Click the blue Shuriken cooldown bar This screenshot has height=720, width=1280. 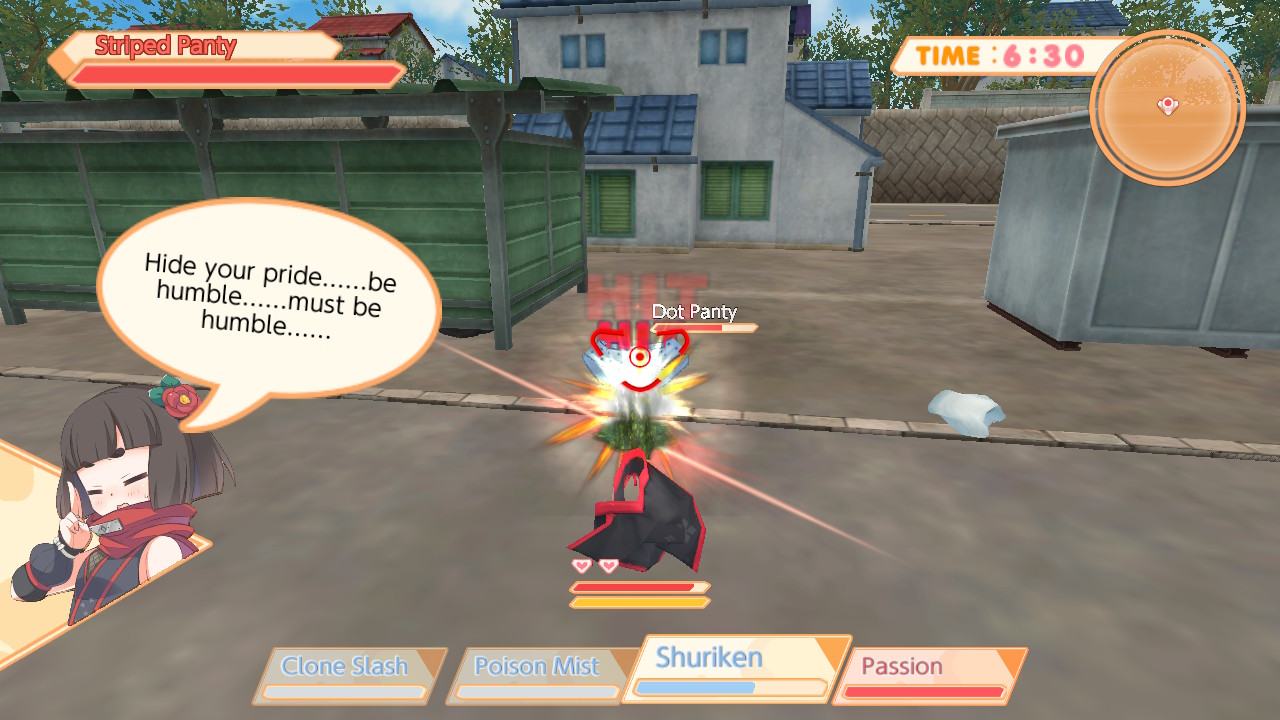click(697, 686)
